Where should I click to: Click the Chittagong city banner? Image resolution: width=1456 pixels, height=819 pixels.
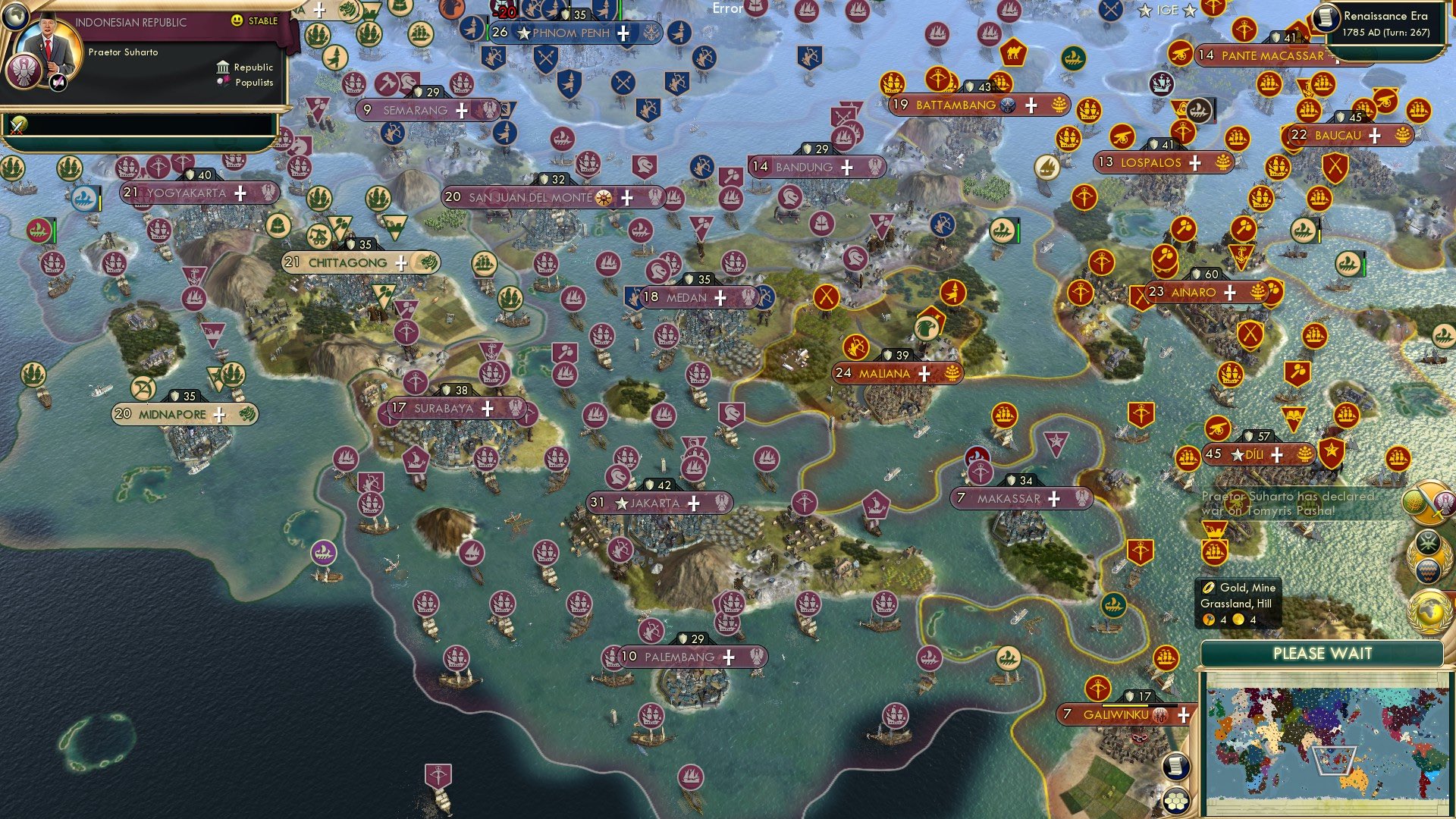359,263
